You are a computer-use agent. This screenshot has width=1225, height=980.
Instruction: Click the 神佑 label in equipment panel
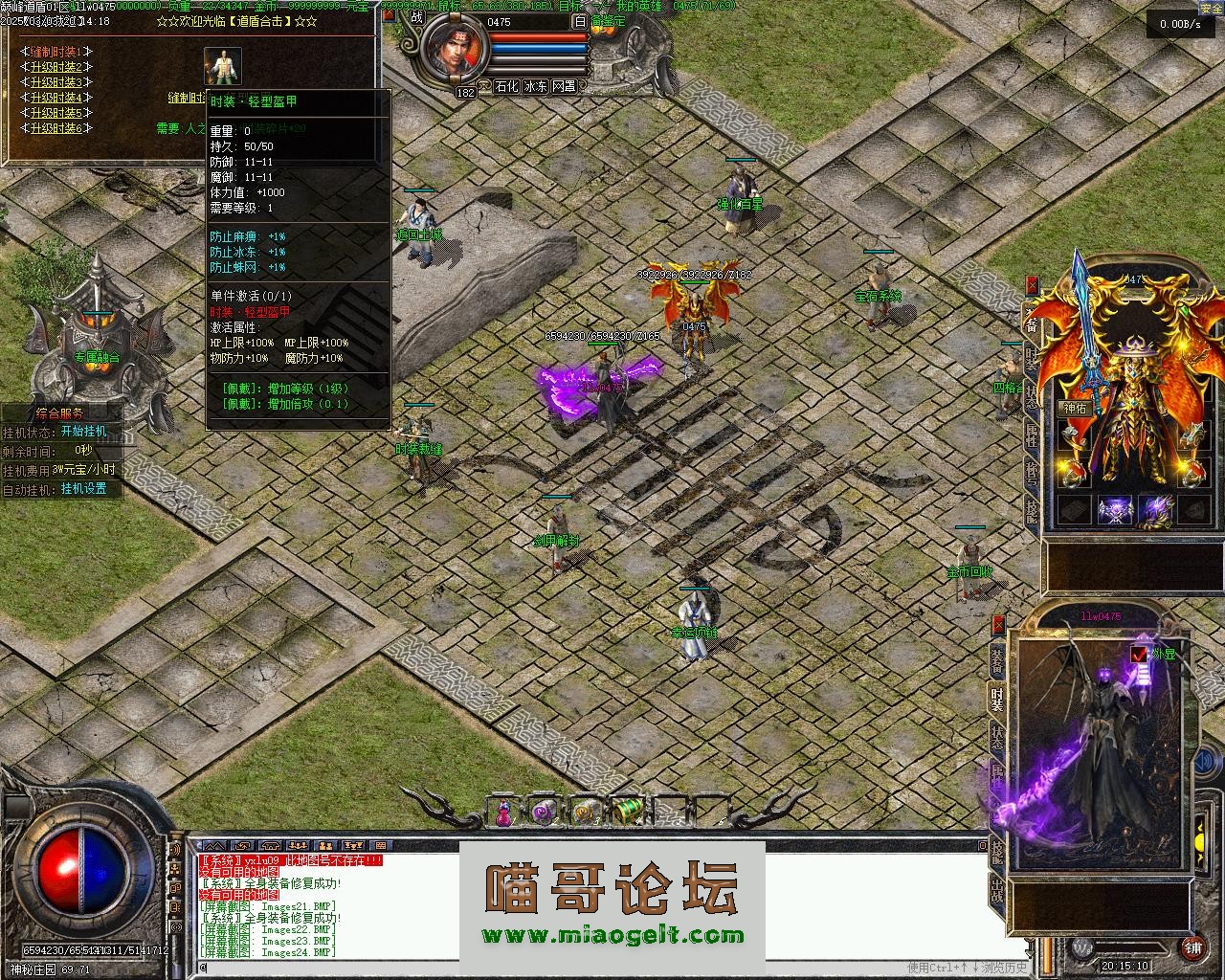(x=1075, y=408)
